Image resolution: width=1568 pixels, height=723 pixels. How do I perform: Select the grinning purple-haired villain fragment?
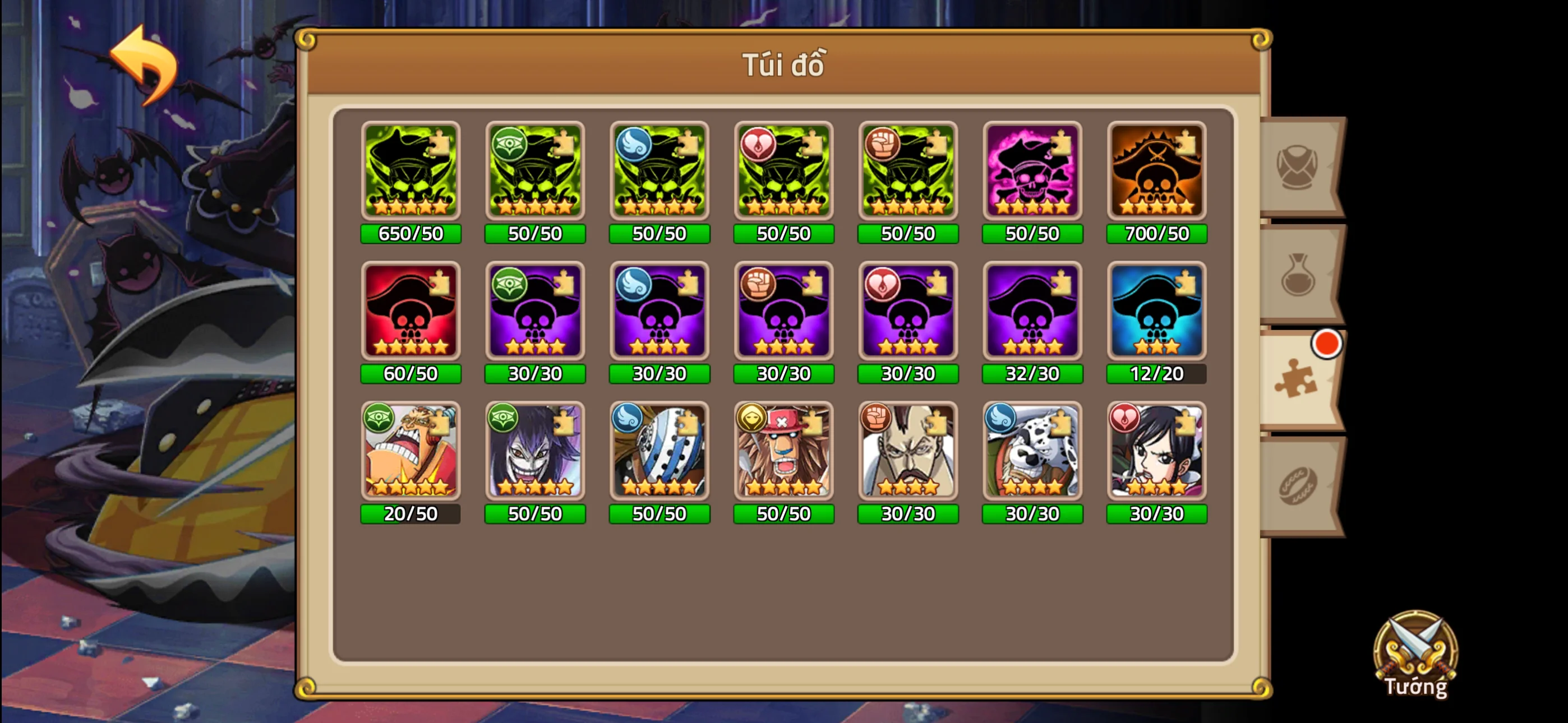click(535, 453)
